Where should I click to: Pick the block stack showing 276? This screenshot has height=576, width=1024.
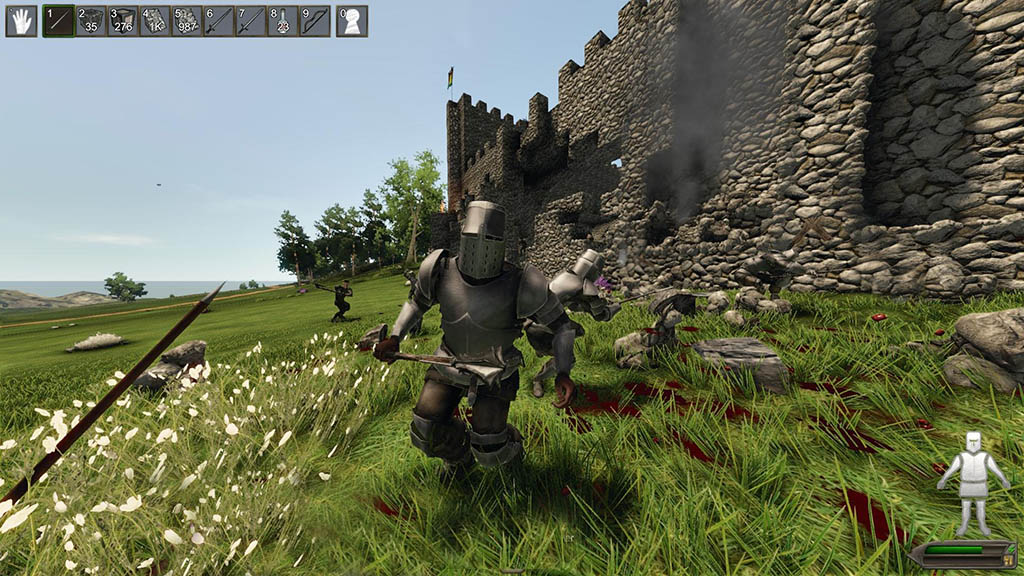click(x=123, y=21)
